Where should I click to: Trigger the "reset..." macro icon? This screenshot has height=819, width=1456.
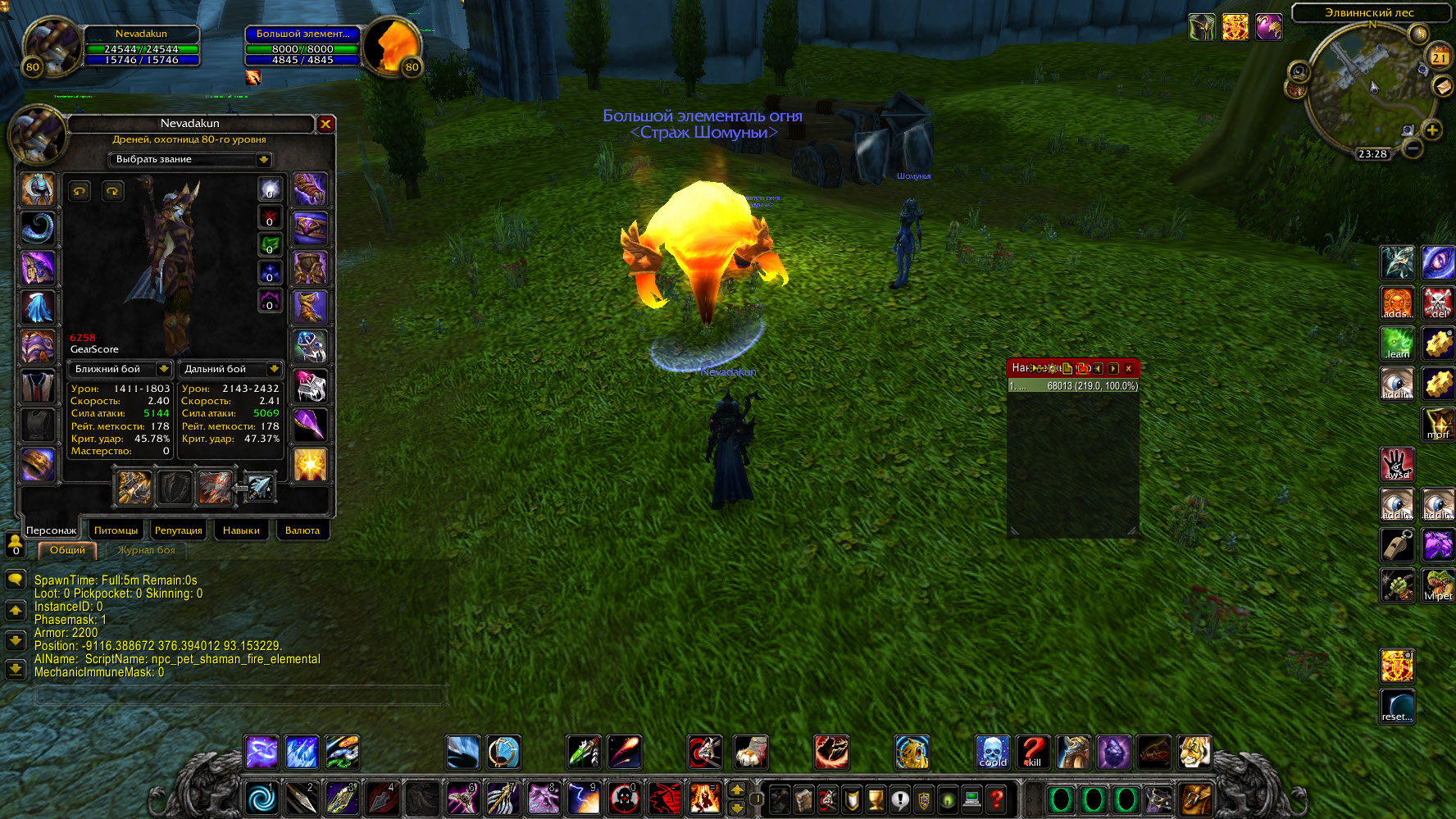point(1397,705)
